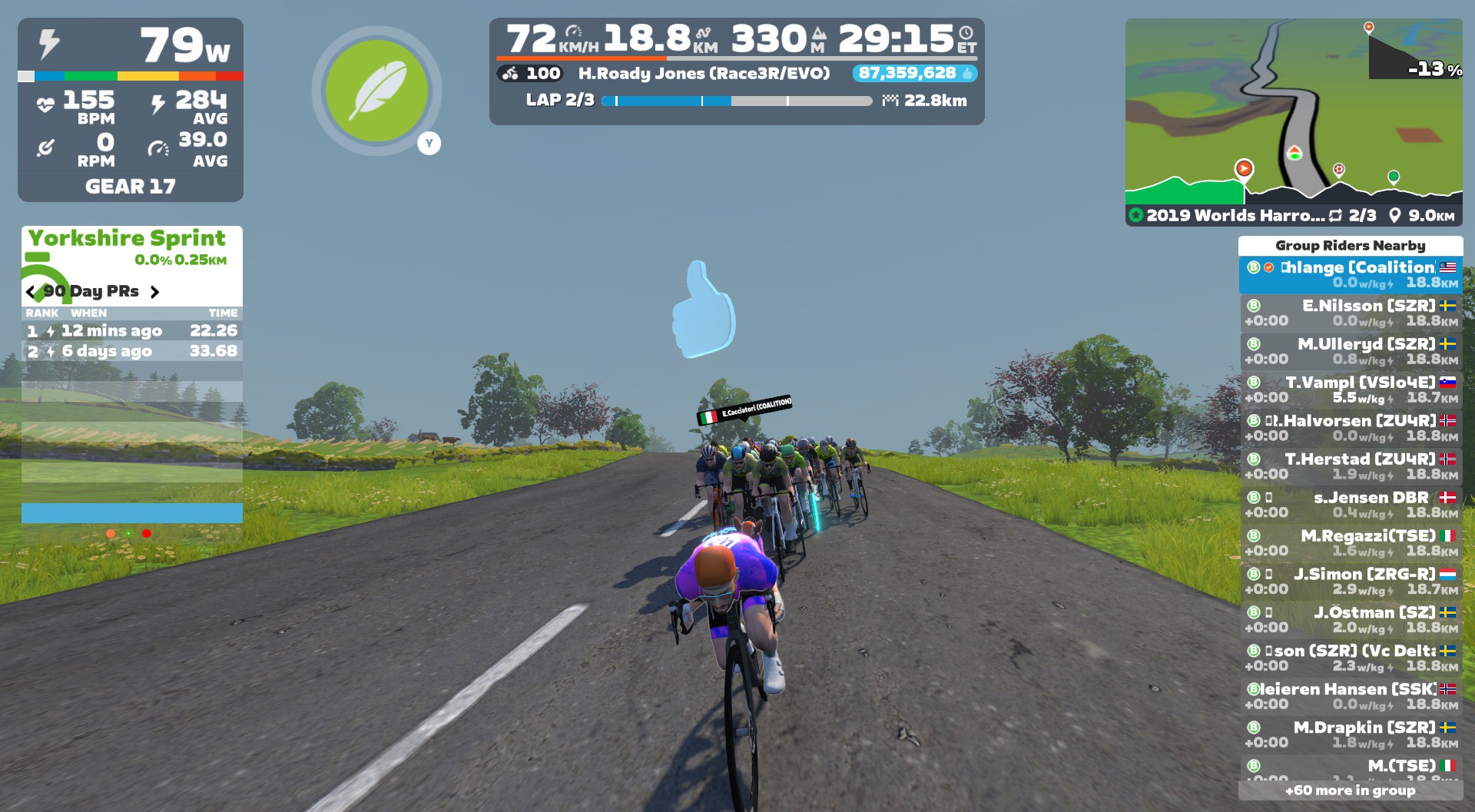Select rider E.Nilsson (SZR) in nearby list
Image resolution: width=1475 pixels, height=812 pixels.
(x=1351, y=313)
